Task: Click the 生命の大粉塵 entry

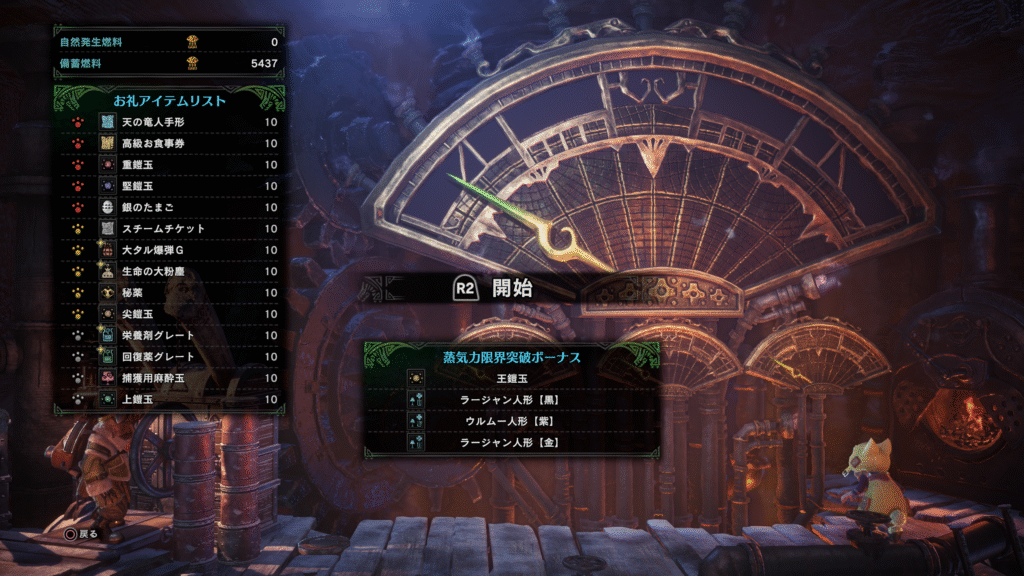Action: point(168,271)
